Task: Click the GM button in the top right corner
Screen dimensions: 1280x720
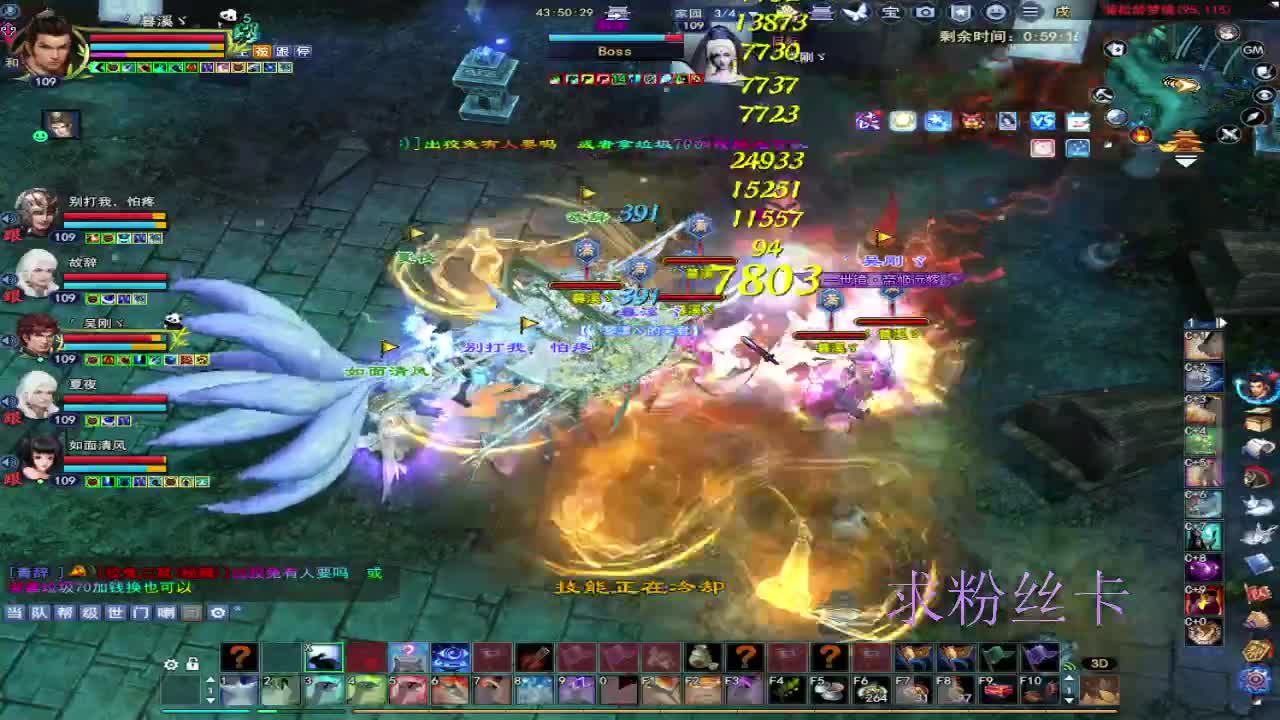Action: pyautogui.click(x=1252, y=50)
